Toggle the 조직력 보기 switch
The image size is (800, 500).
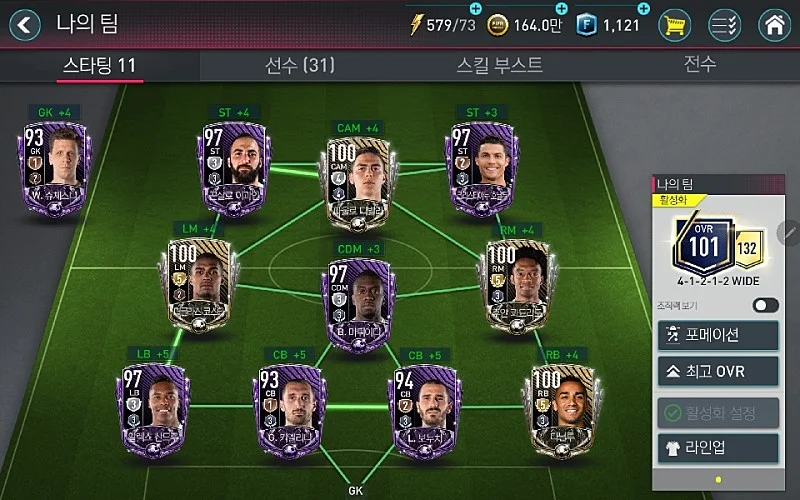pos(765,305)
